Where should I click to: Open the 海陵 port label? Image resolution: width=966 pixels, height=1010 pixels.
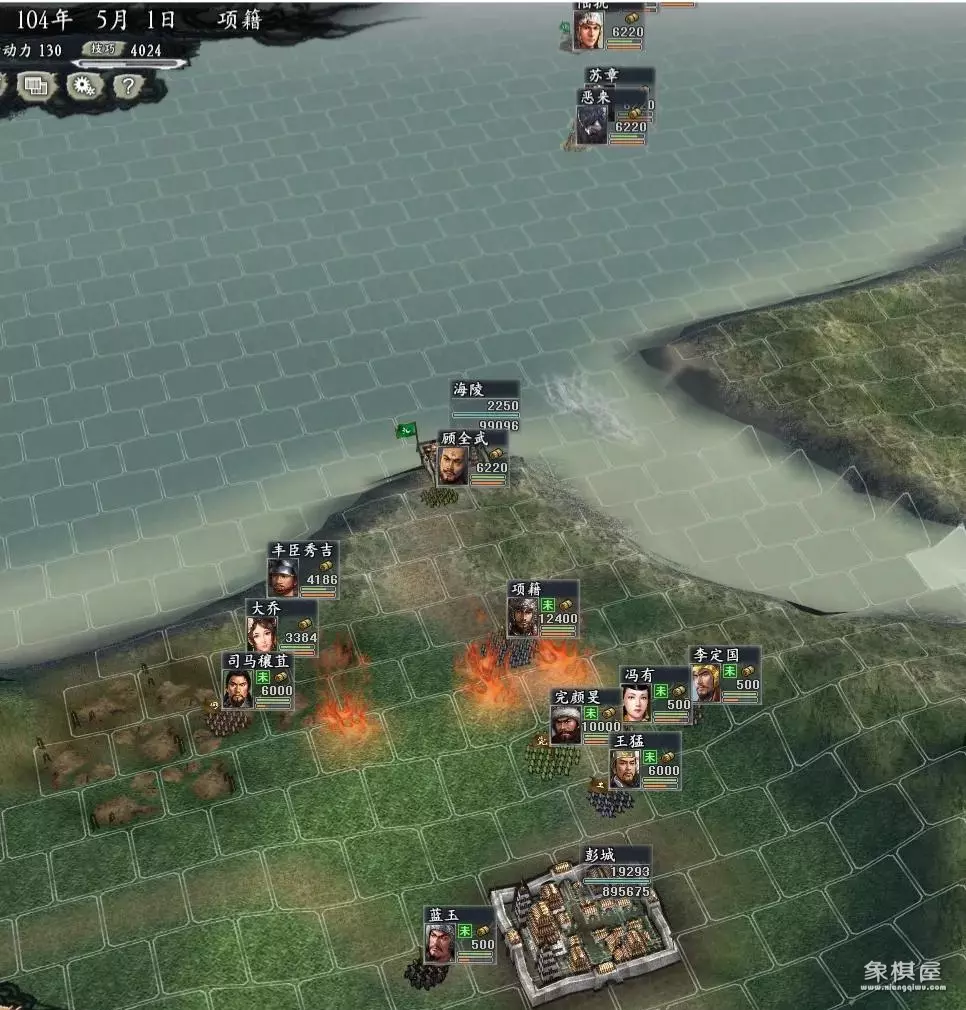click(x=468, y=389)
